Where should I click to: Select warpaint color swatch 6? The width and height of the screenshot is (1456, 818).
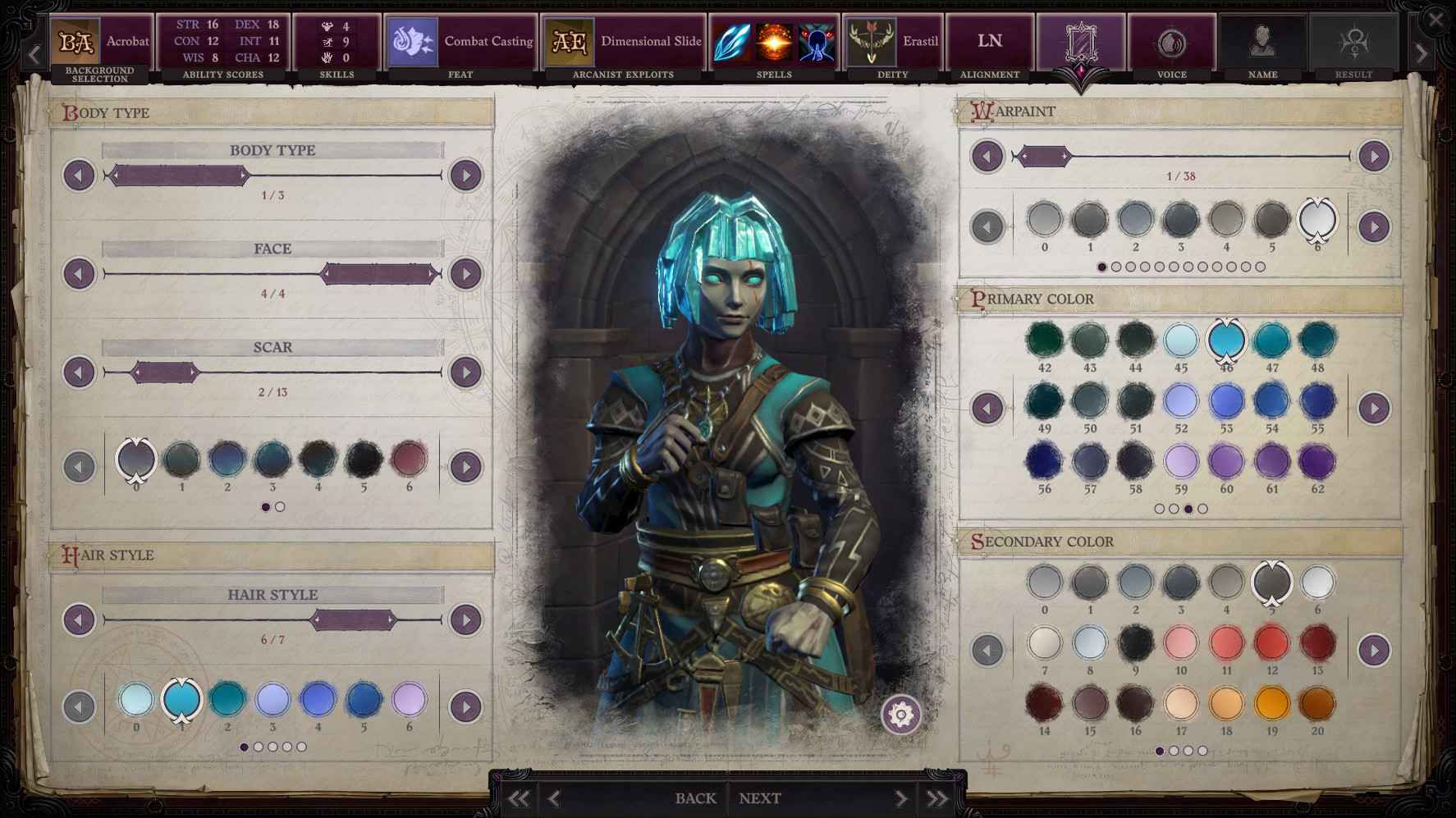coord(1318,220)
